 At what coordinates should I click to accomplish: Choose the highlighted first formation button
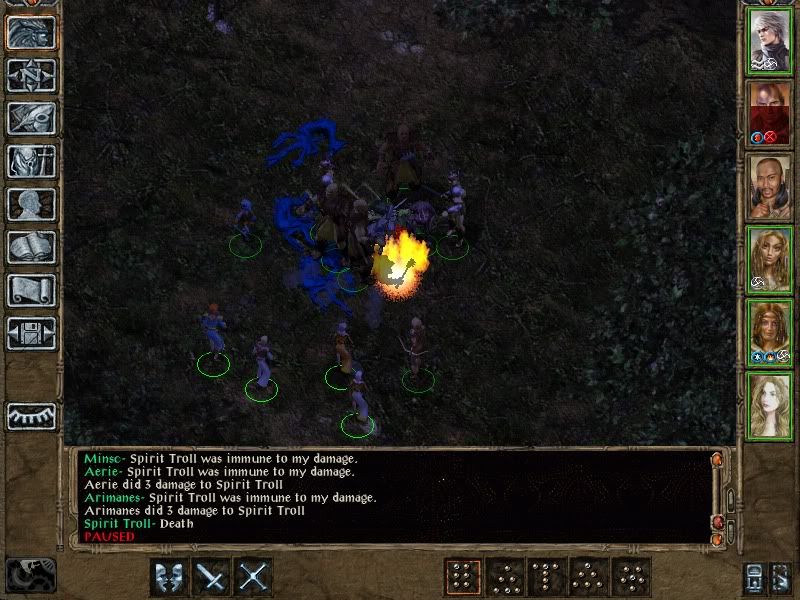coord(461,577)
